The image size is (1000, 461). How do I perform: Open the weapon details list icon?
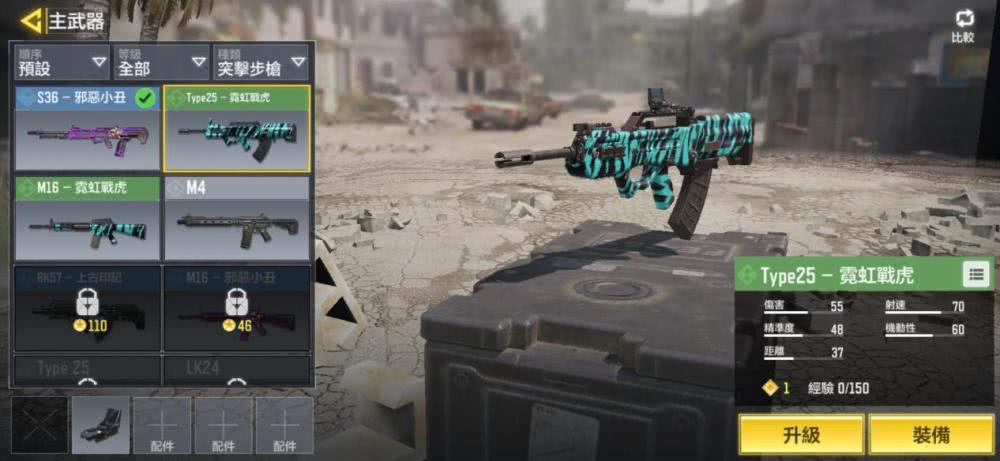[976, 274]
